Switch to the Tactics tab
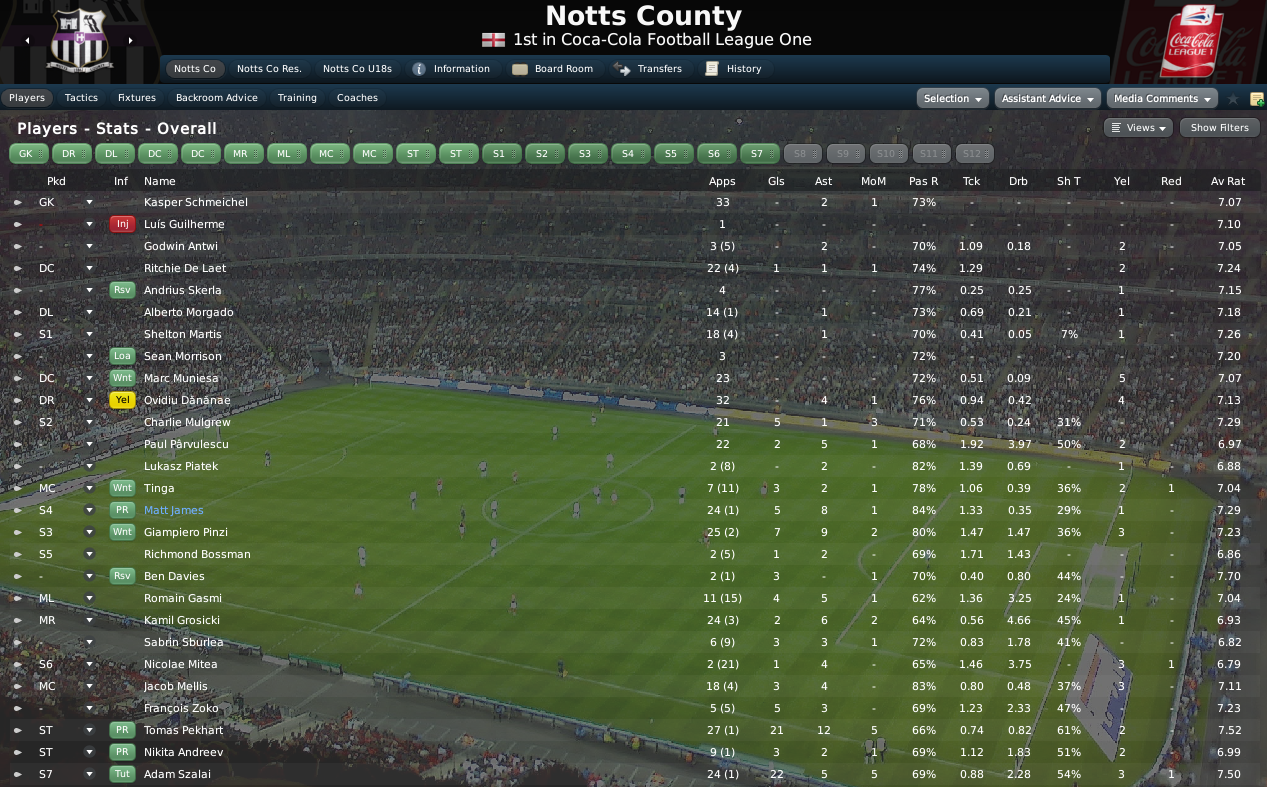The image size is (1267, 787). pos(81,98)
